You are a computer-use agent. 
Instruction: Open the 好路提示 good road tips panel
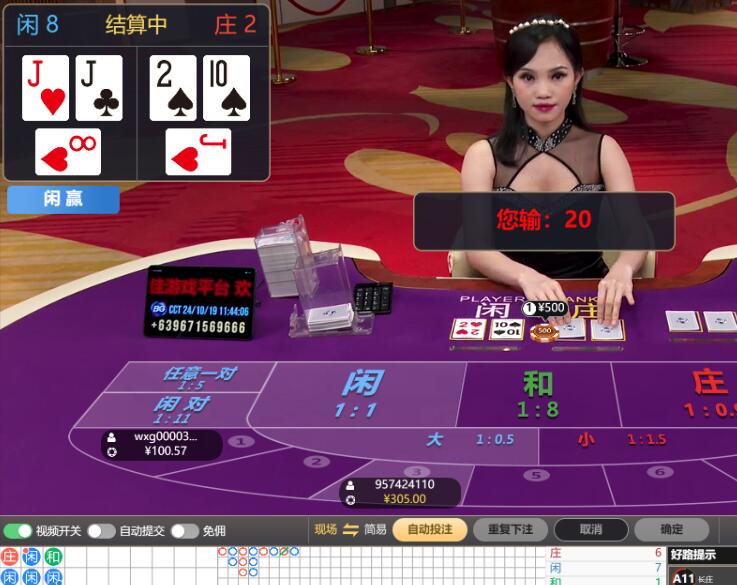(x=700, y=554)
